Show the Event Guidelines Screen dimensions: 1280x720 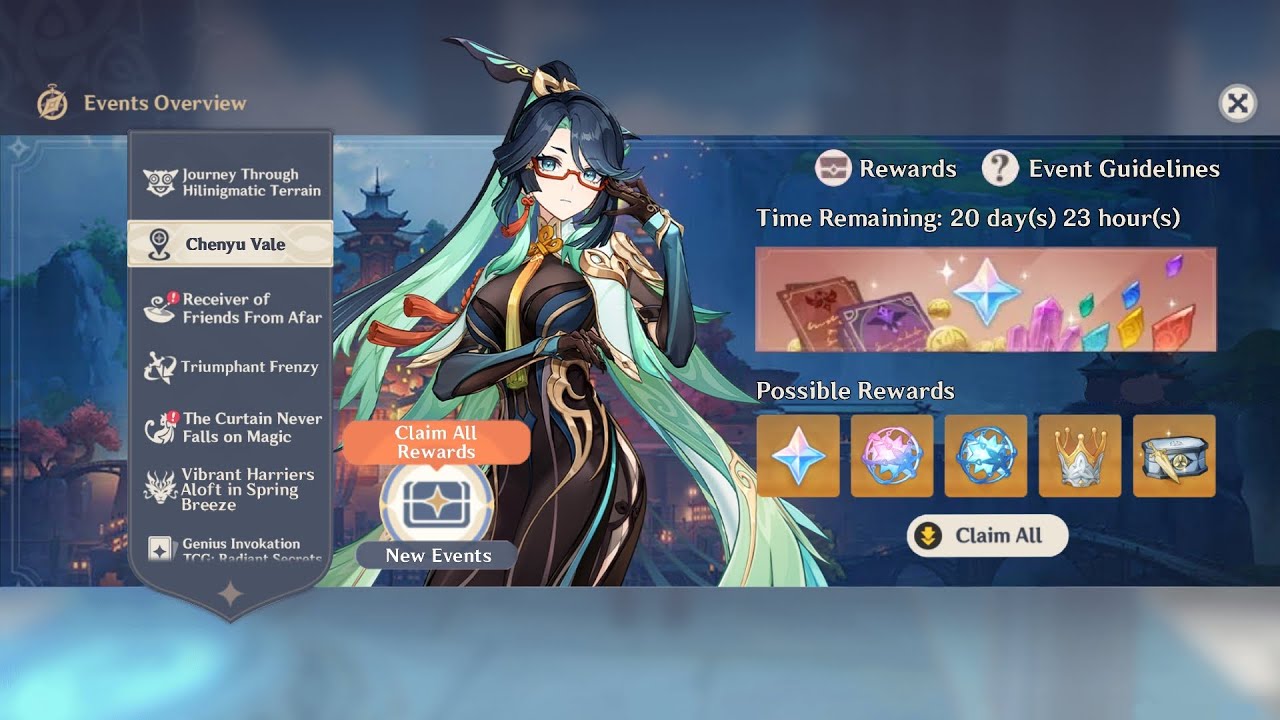[1101, 169]
